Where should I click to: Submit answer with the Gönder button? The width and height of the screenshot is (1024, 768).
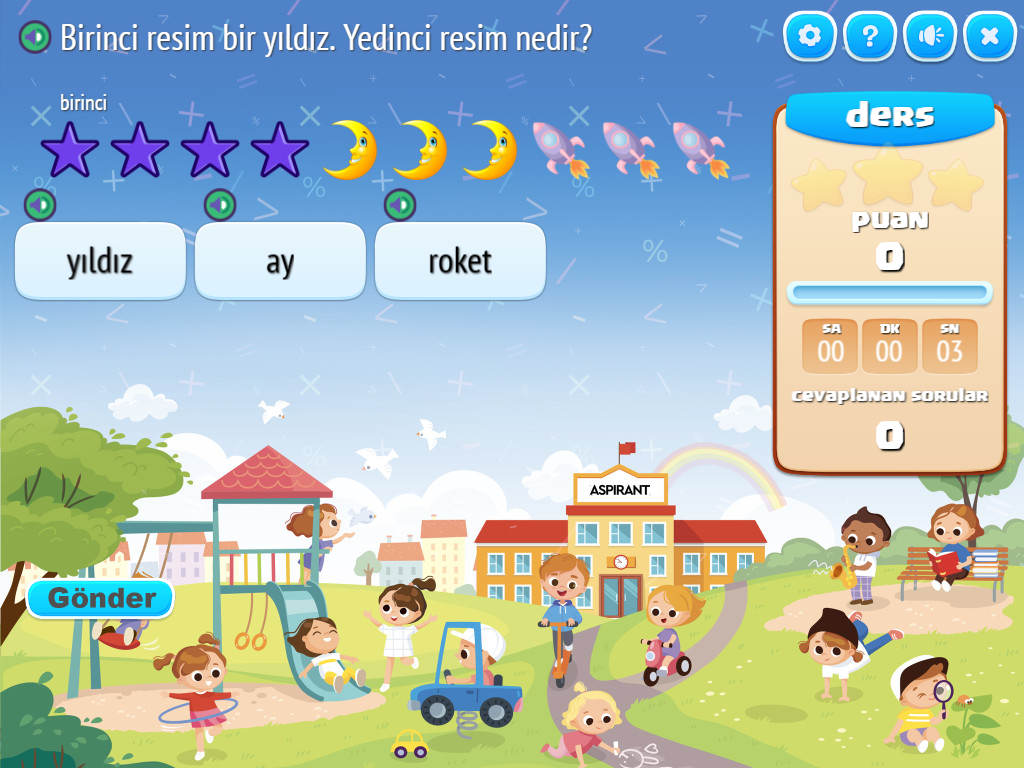pyautogui.click(x=101, y=598)
